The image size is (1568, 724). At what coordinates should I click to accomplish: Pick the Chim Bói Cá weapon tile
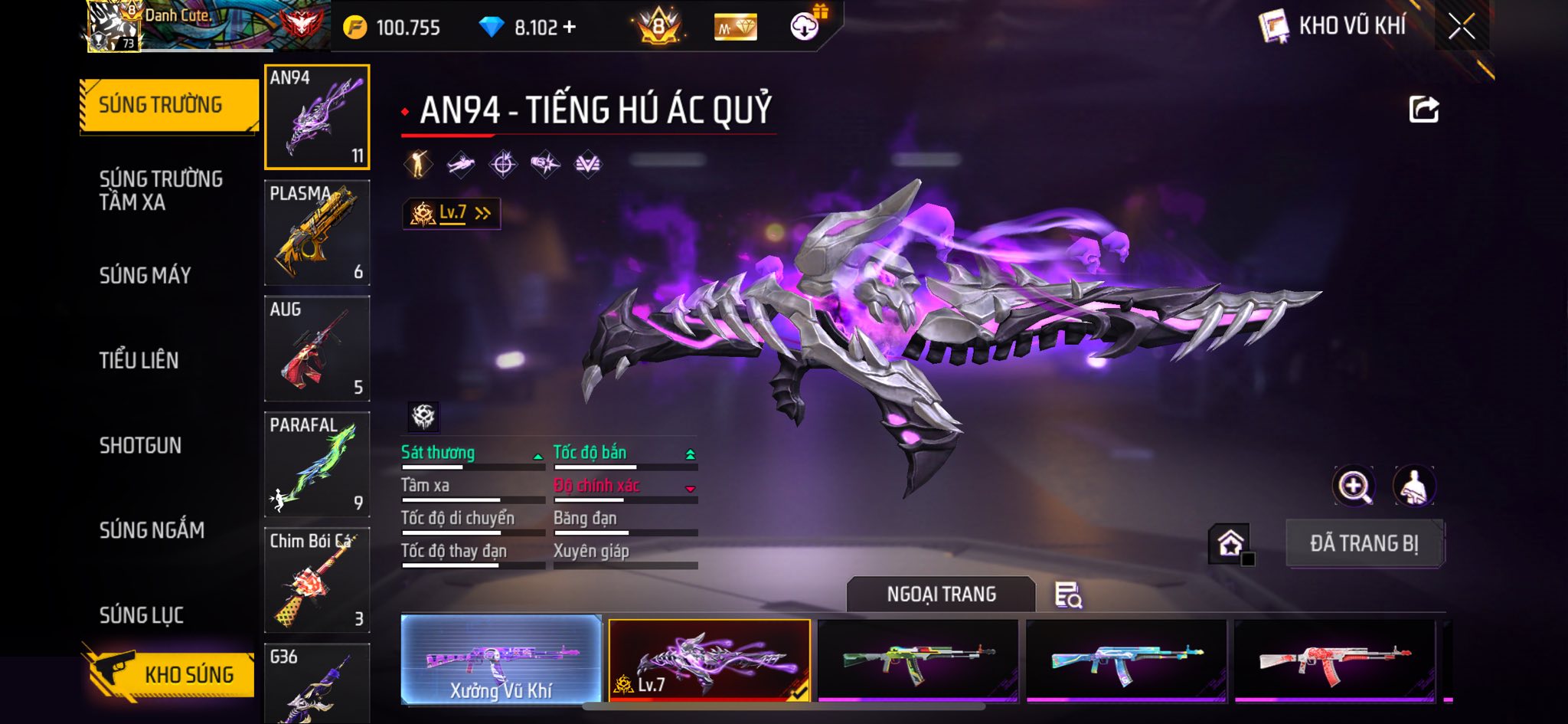317,580
